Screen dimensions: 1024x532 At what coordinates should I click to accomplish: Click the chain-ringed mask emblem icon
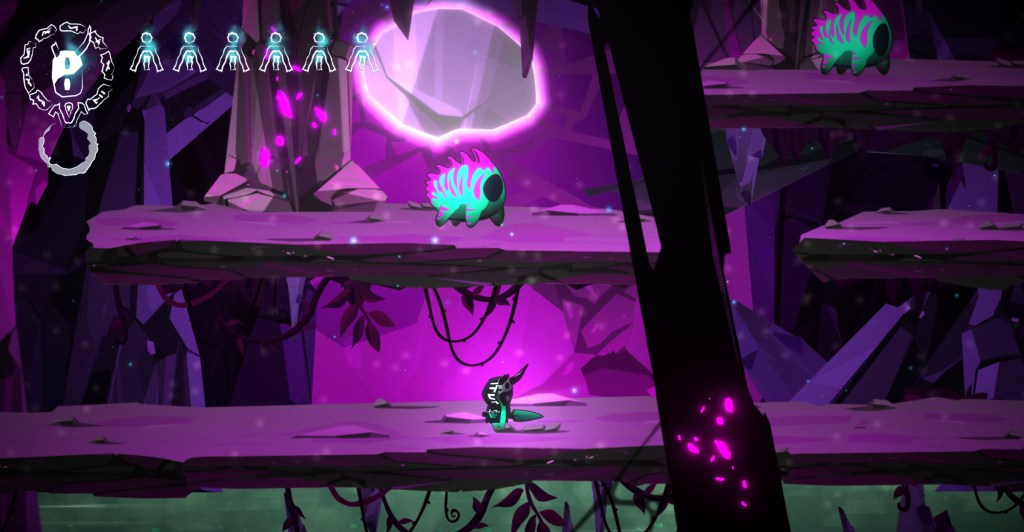click(x=67, y=68)
